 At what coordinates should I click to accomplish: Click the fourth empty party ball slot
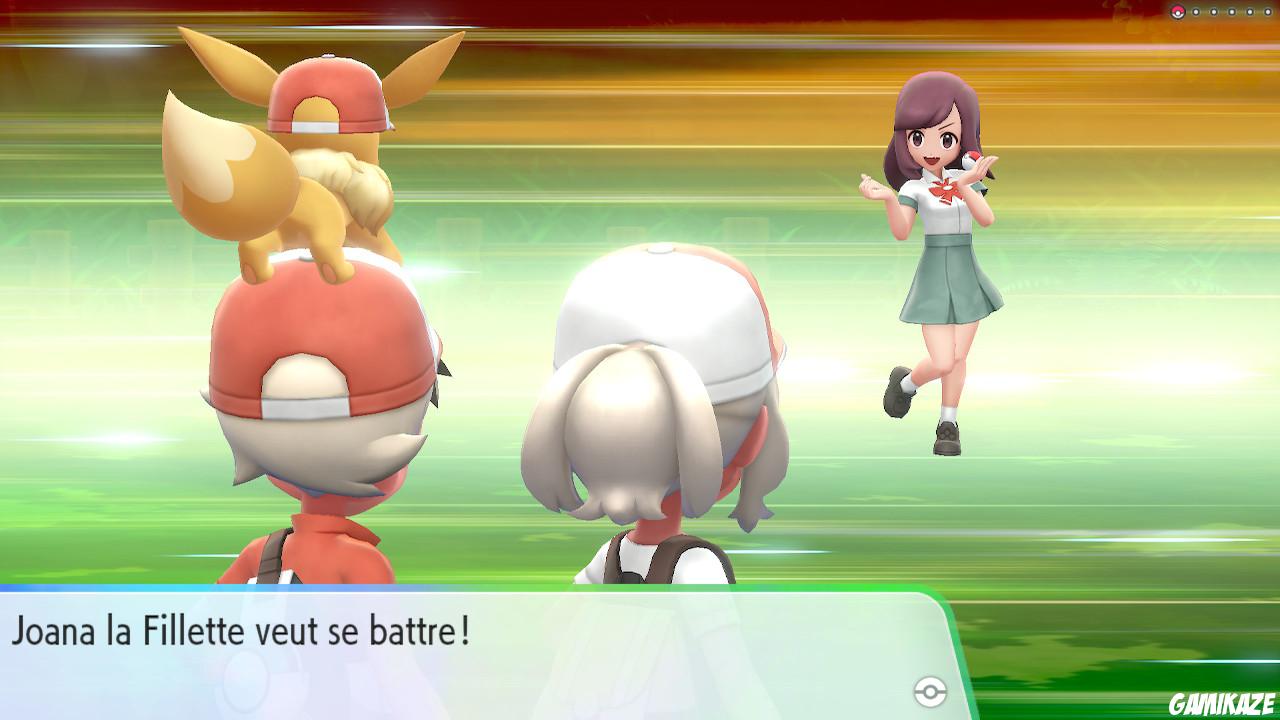1250,11
